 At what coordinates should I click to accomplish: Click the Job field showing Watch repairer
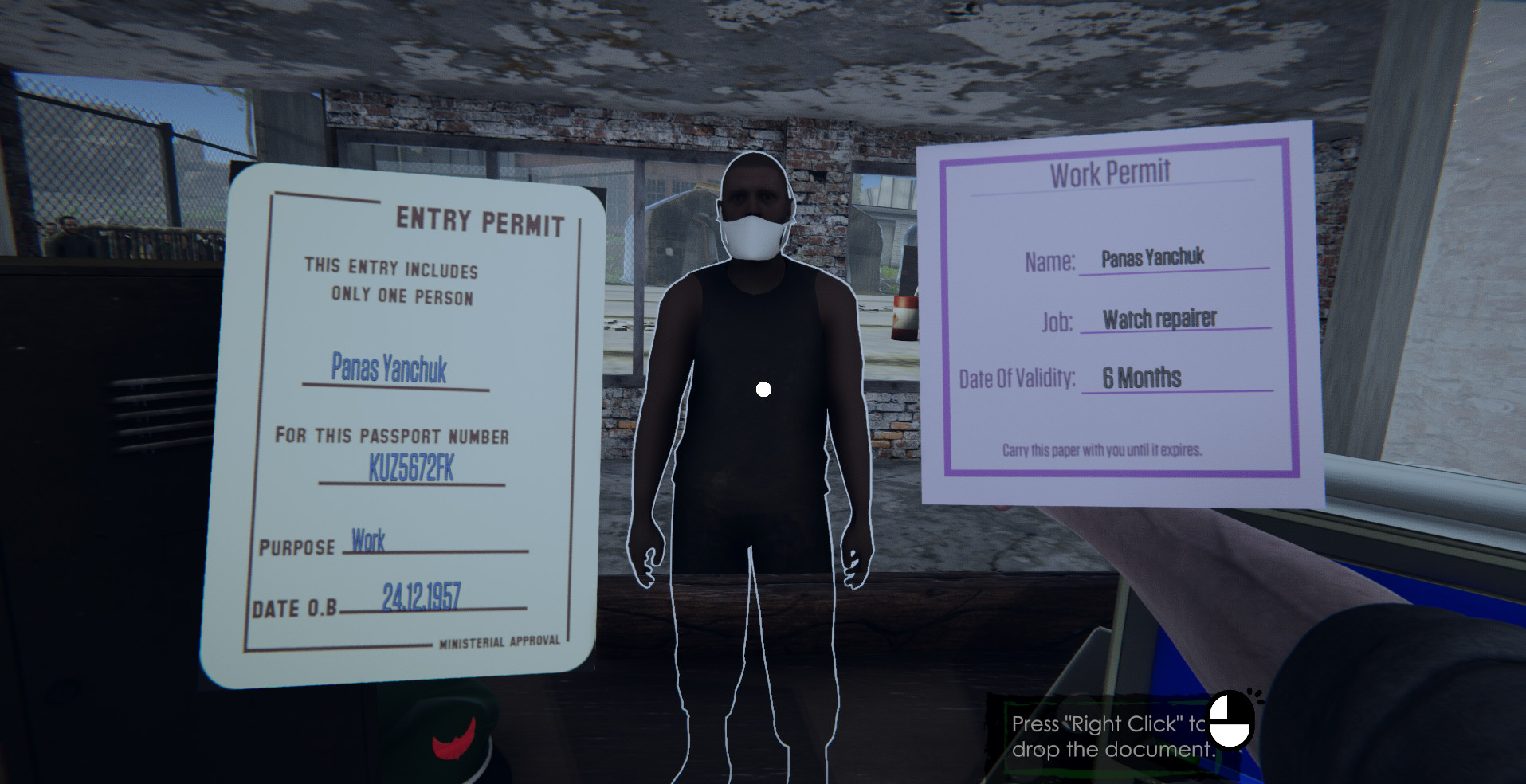1159,317
